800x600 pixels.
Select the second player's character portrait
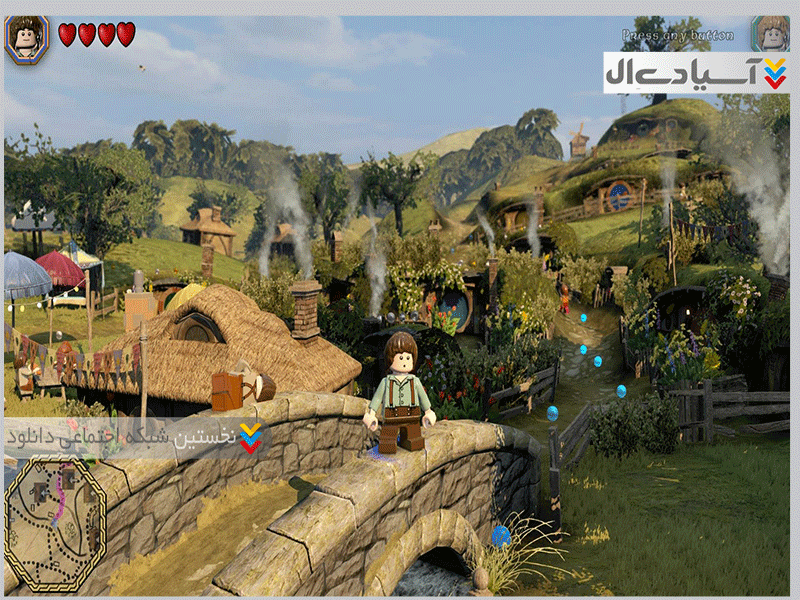pos(770,34)
